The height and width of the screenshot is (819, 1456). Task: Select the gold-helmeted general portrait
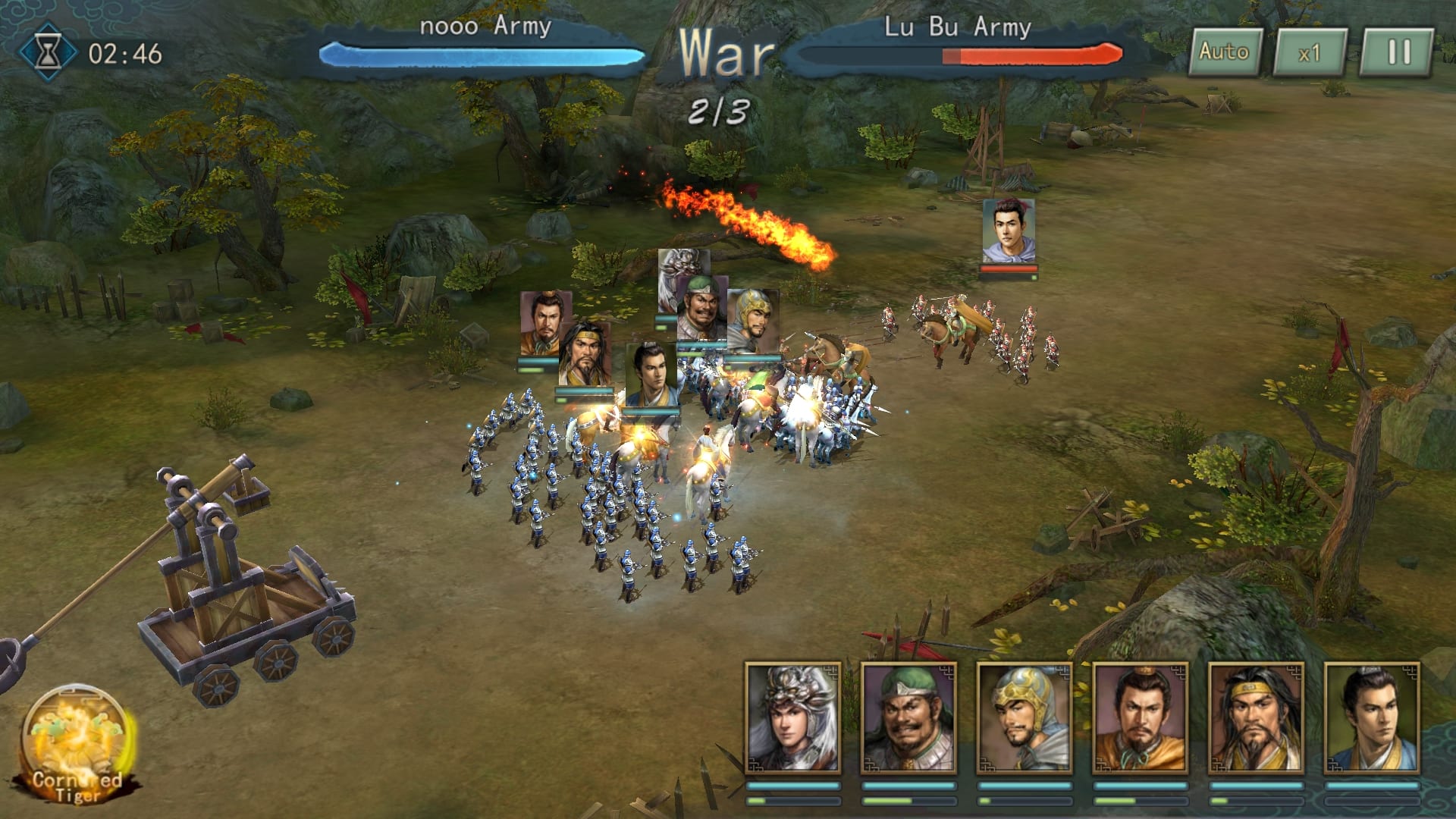tap(1025, 717)
